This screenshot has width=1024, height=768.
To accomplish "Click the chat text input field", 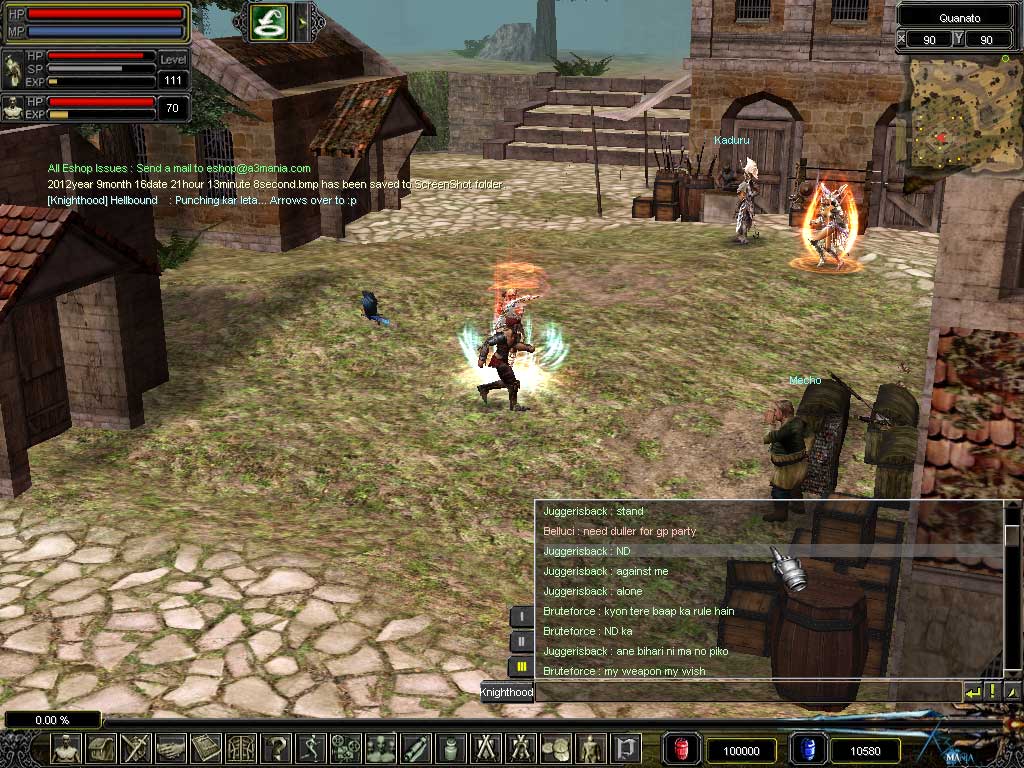I will (x=748, y=691).
